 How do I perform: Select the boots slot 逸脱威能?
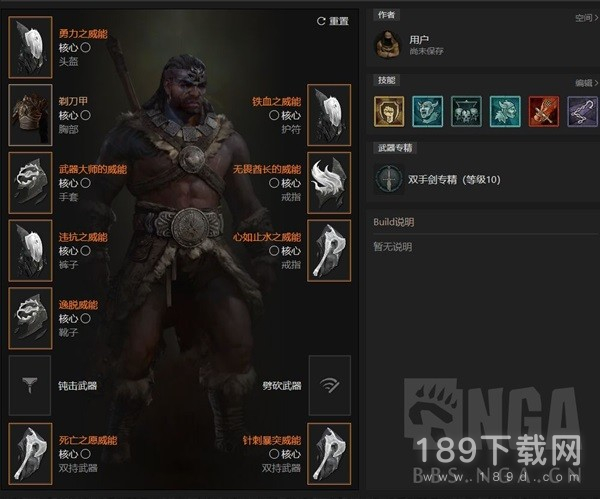pyautogui.click(x=30, y=317)
